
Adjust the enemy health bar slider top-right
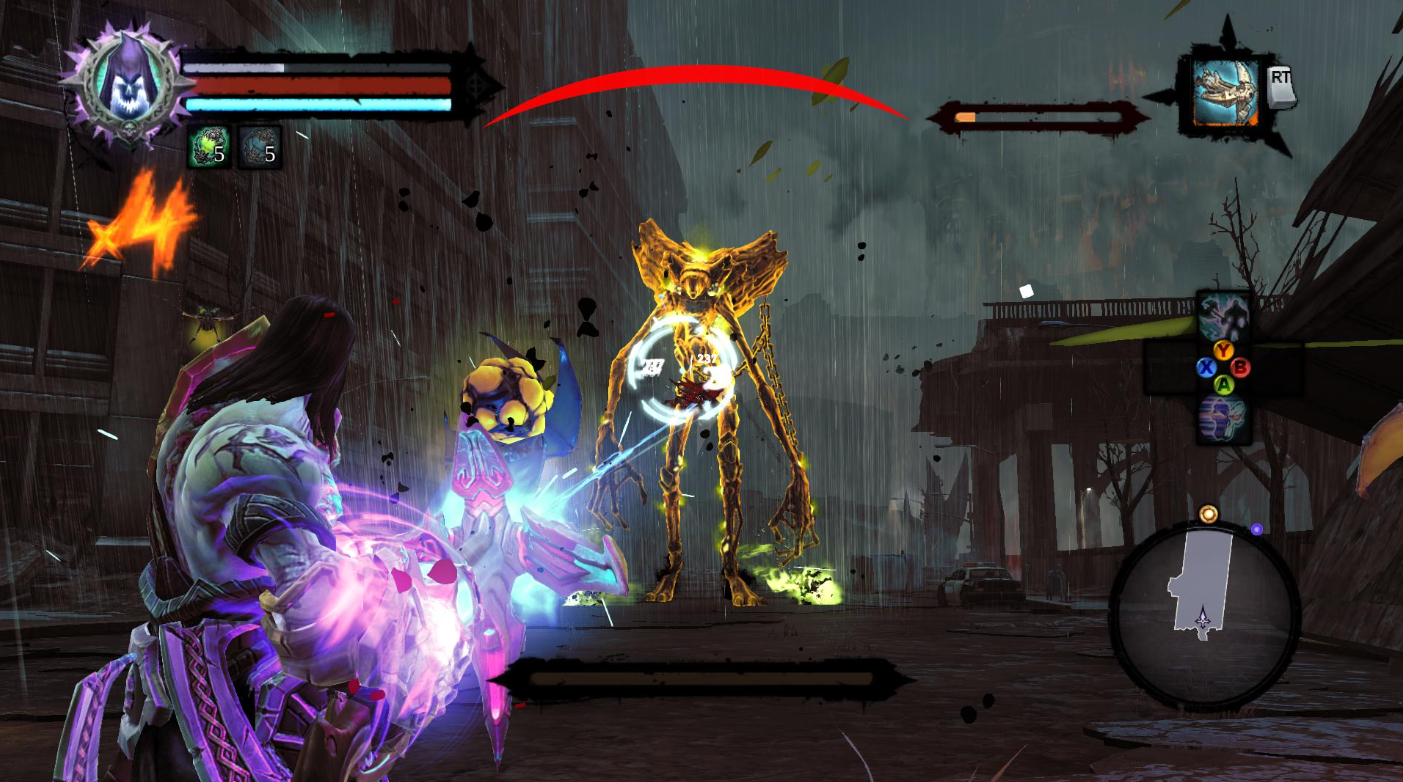[1040, 115]
